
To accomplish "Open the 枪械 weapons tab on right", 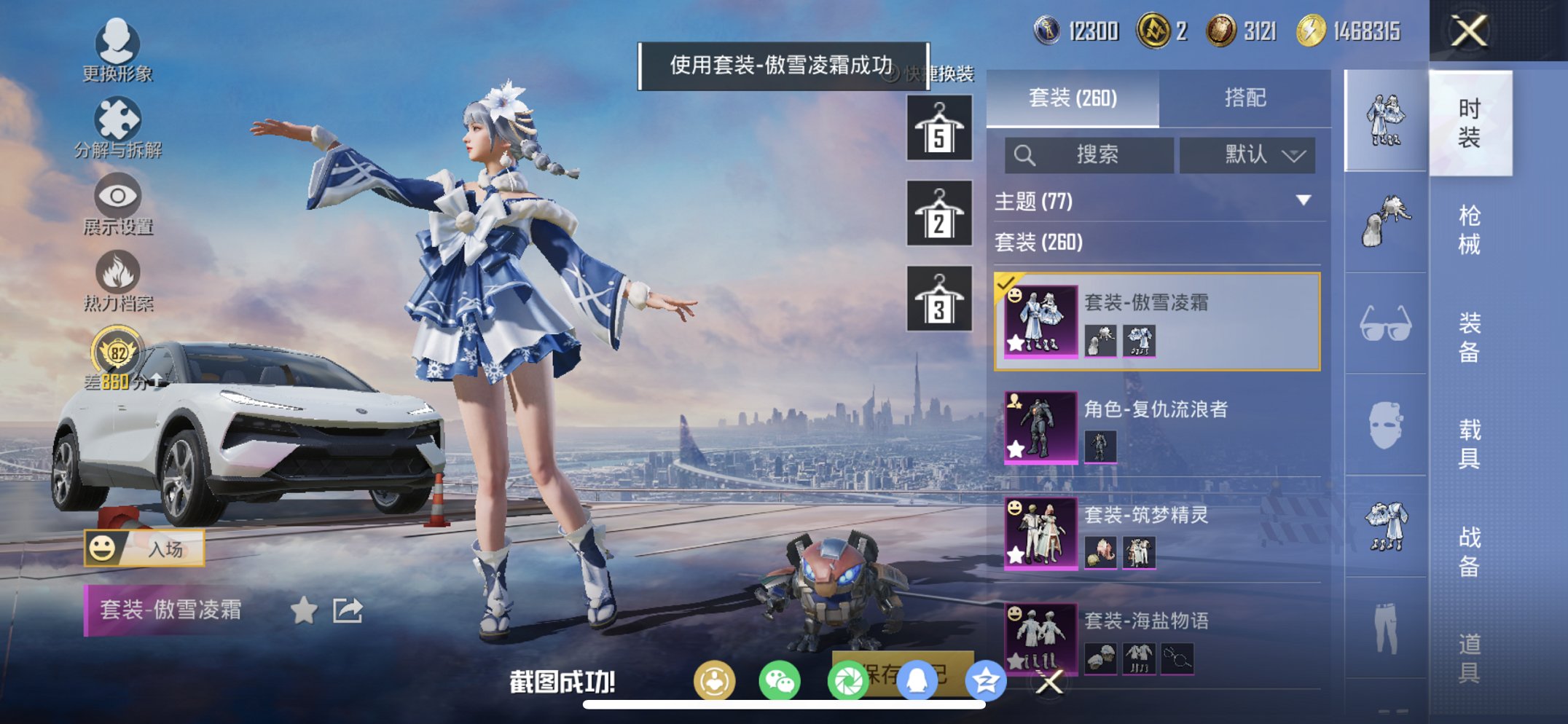I will [x=1472, y=226].
